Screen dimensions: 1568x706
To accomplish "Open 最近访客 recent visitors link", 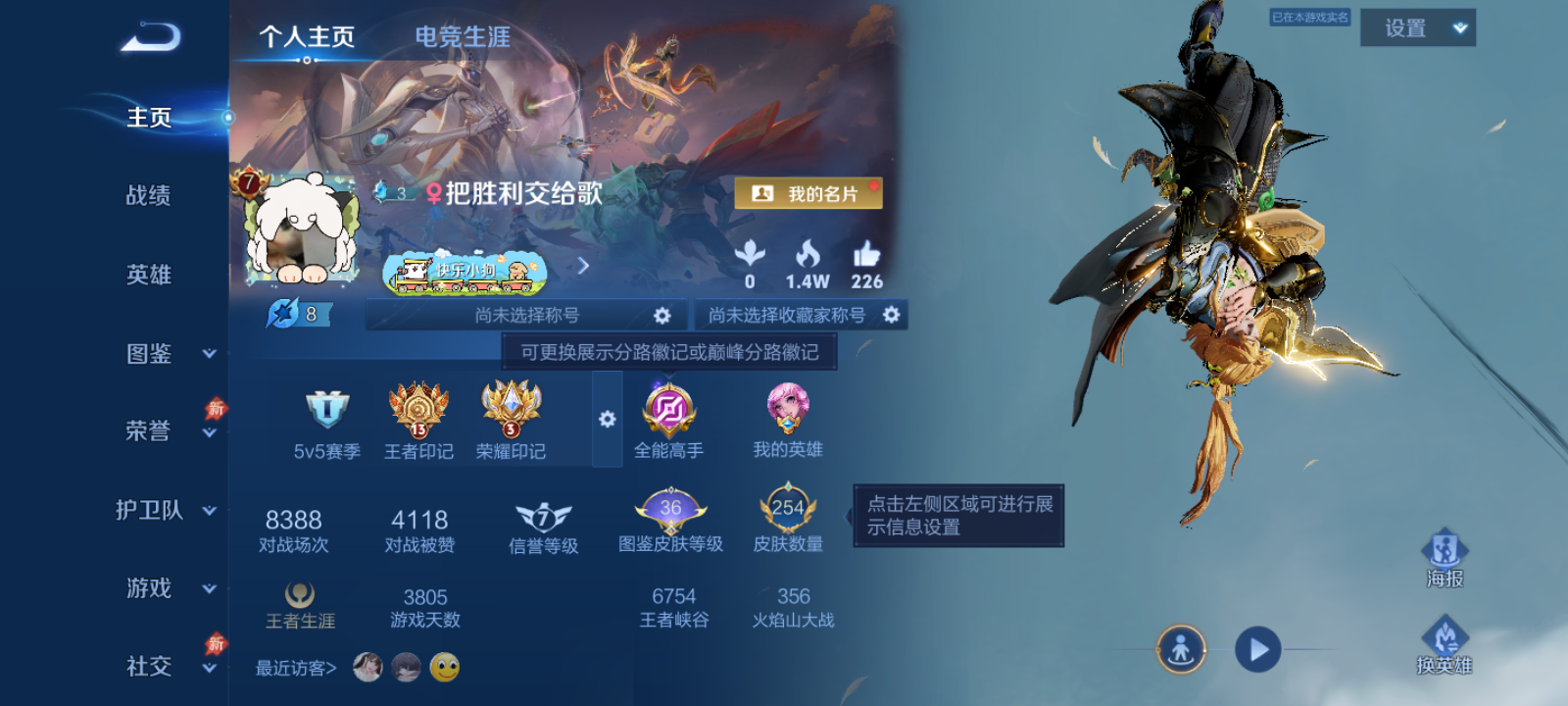I will 294,666.
